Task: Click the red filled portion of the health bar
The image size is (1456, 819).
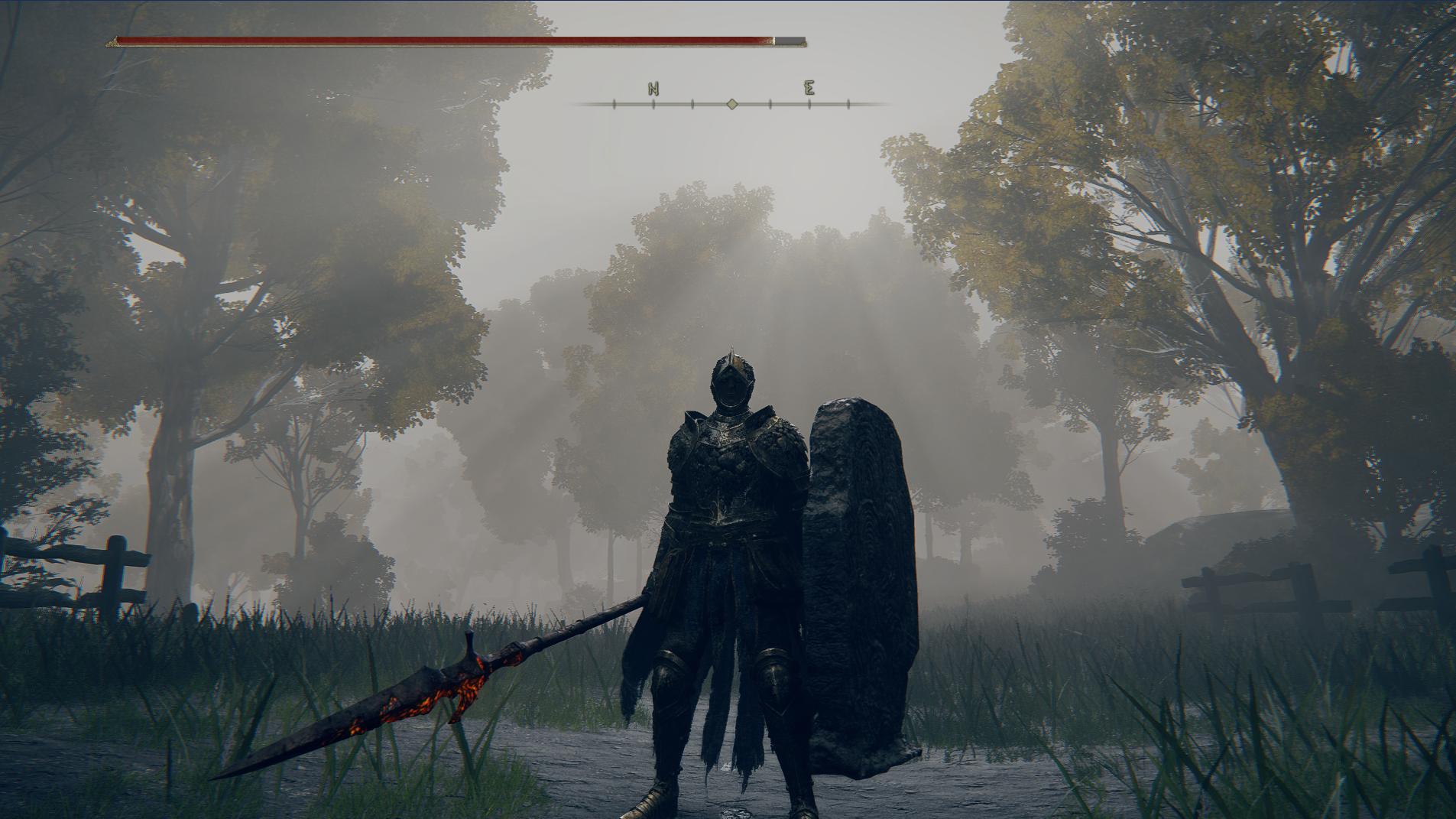Action: pyautogui.click(x=443, y=38)
